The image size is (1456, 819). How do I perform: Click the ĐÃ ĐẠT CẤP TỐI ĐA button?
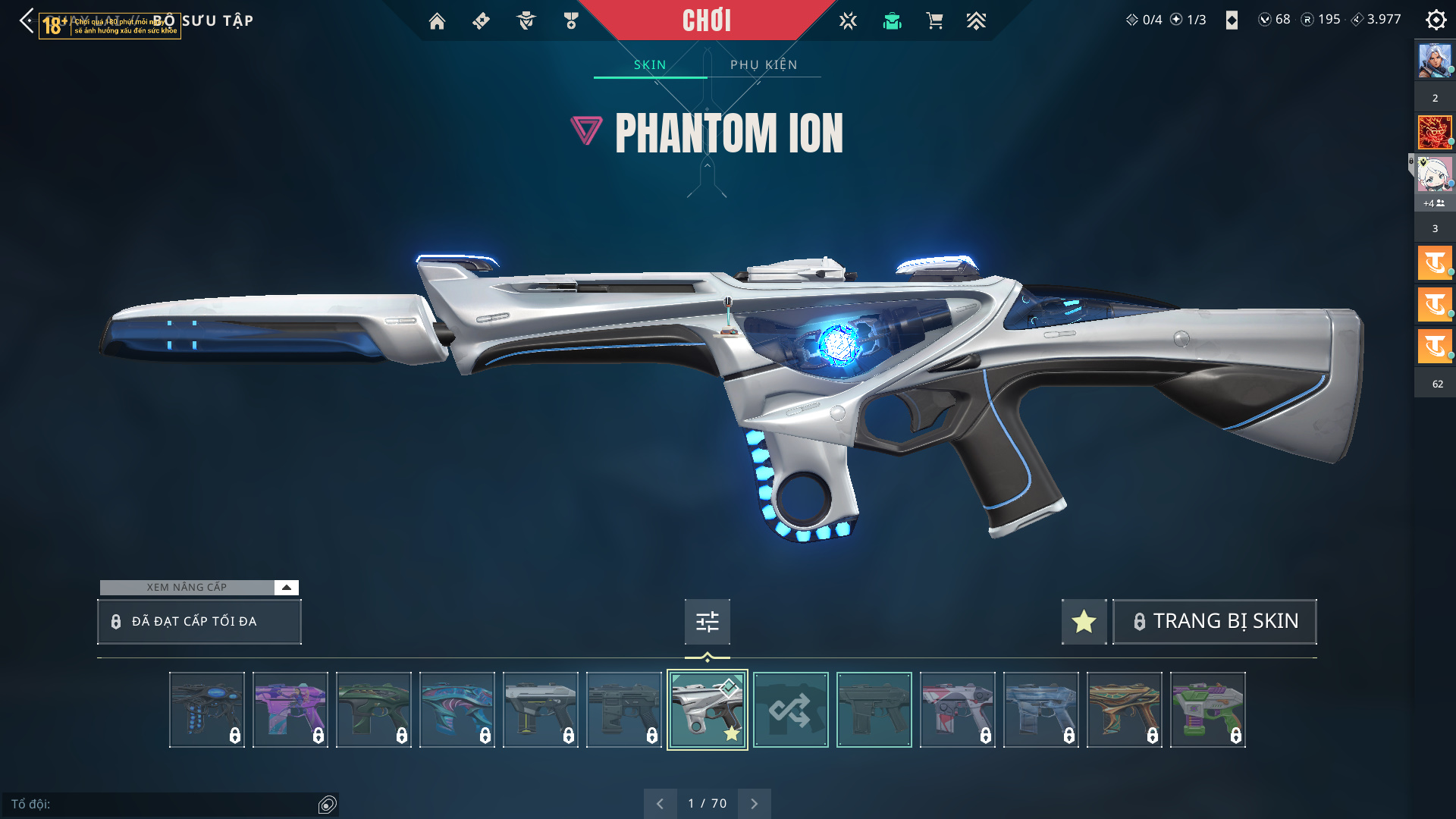[199, 622]
